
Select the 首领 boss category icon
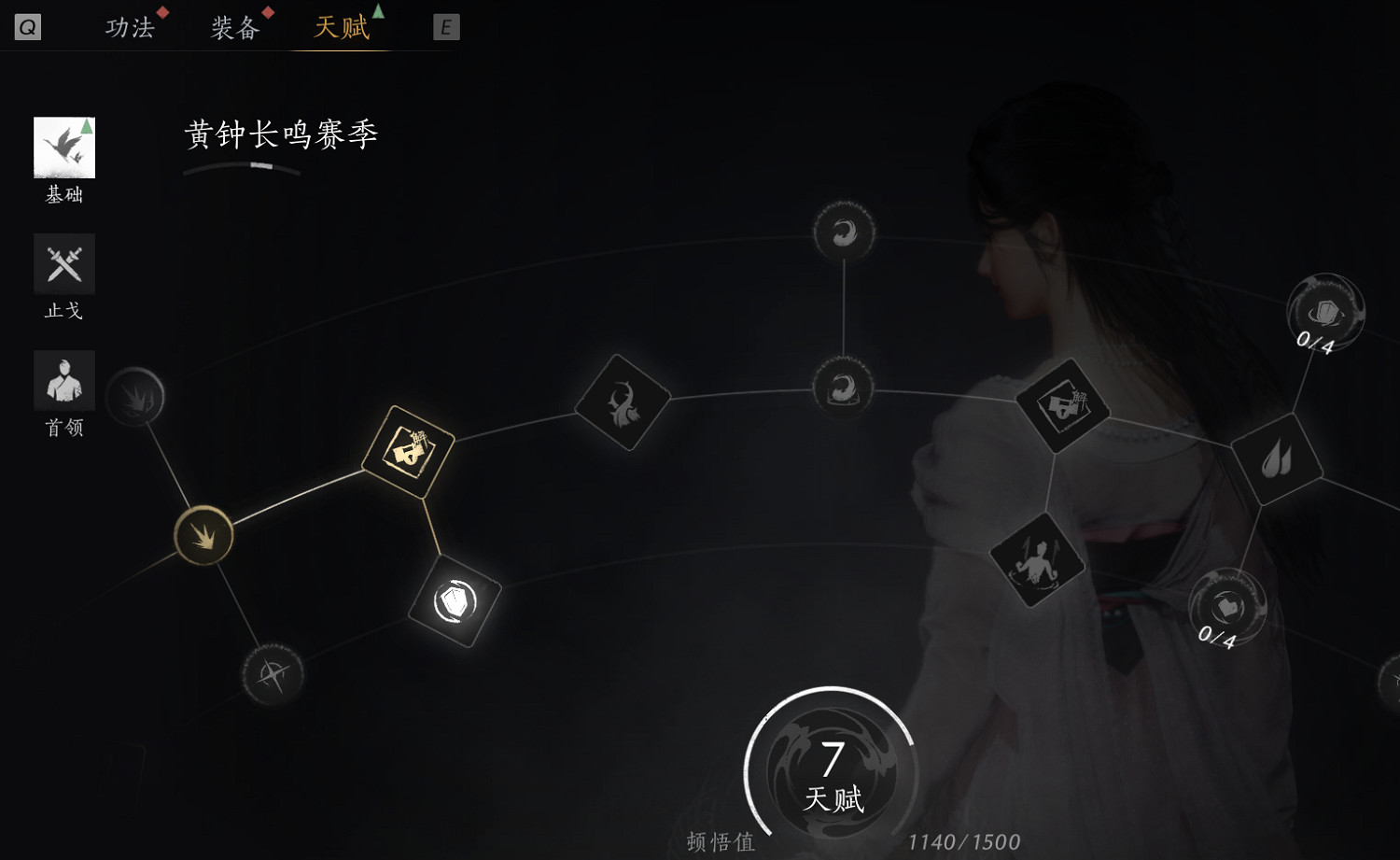pos(63,380)
